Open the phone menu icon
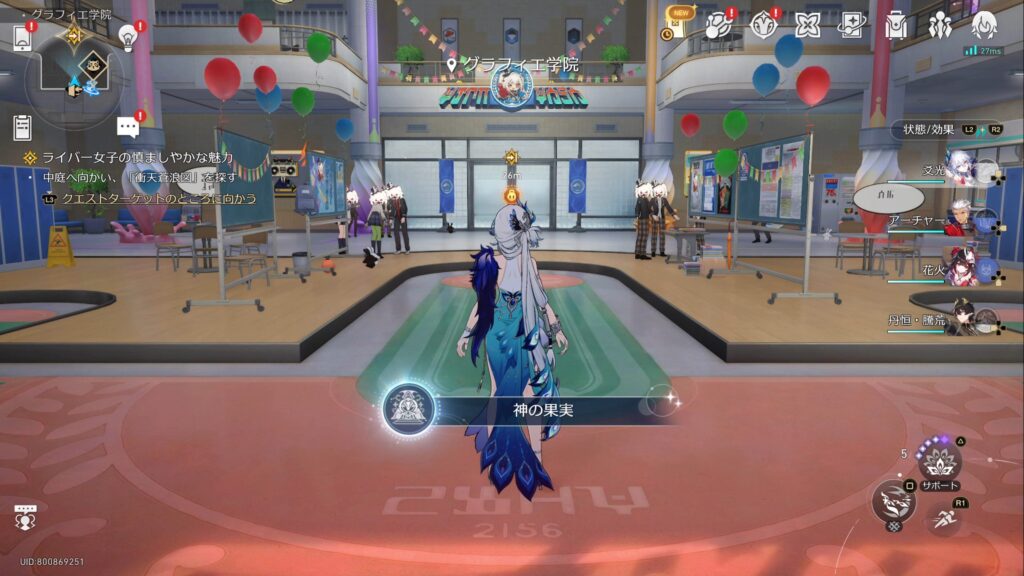Screen dimensions: 1024x576 coord(22,38)
